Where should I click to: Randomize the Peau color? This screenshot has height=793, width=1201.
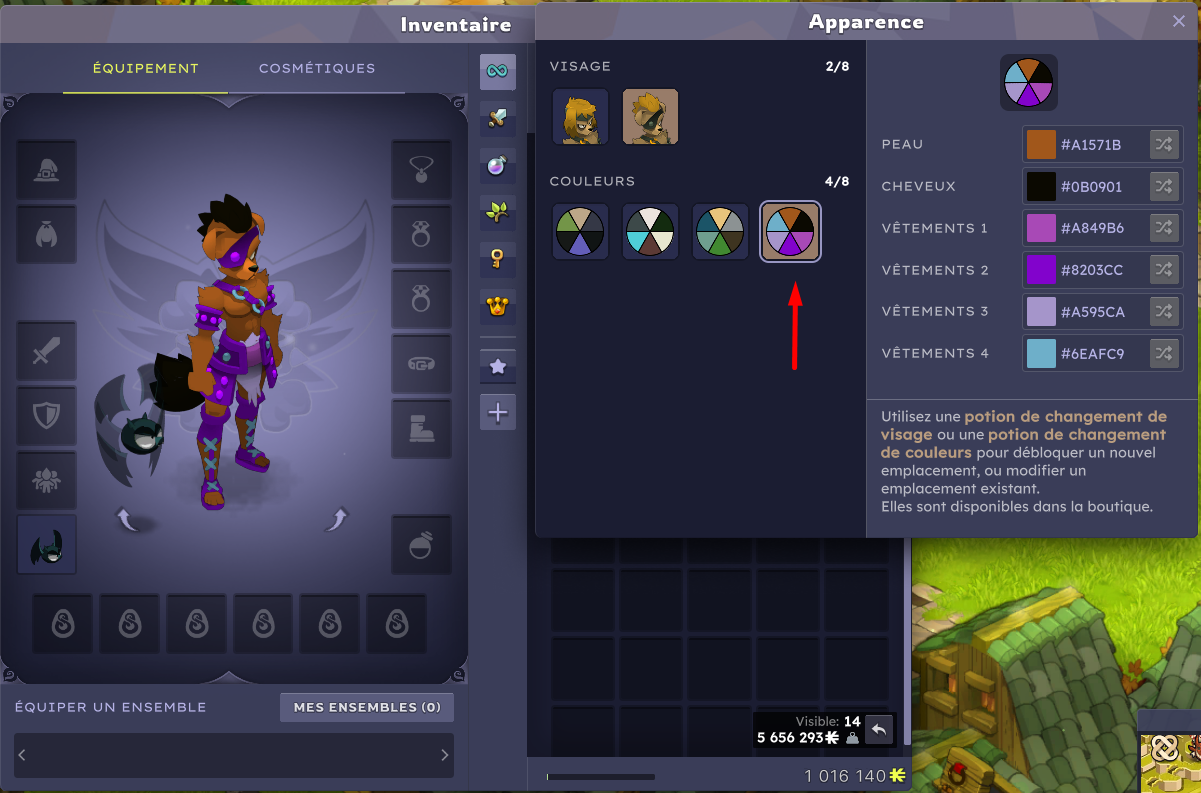tap(1163, 145)
